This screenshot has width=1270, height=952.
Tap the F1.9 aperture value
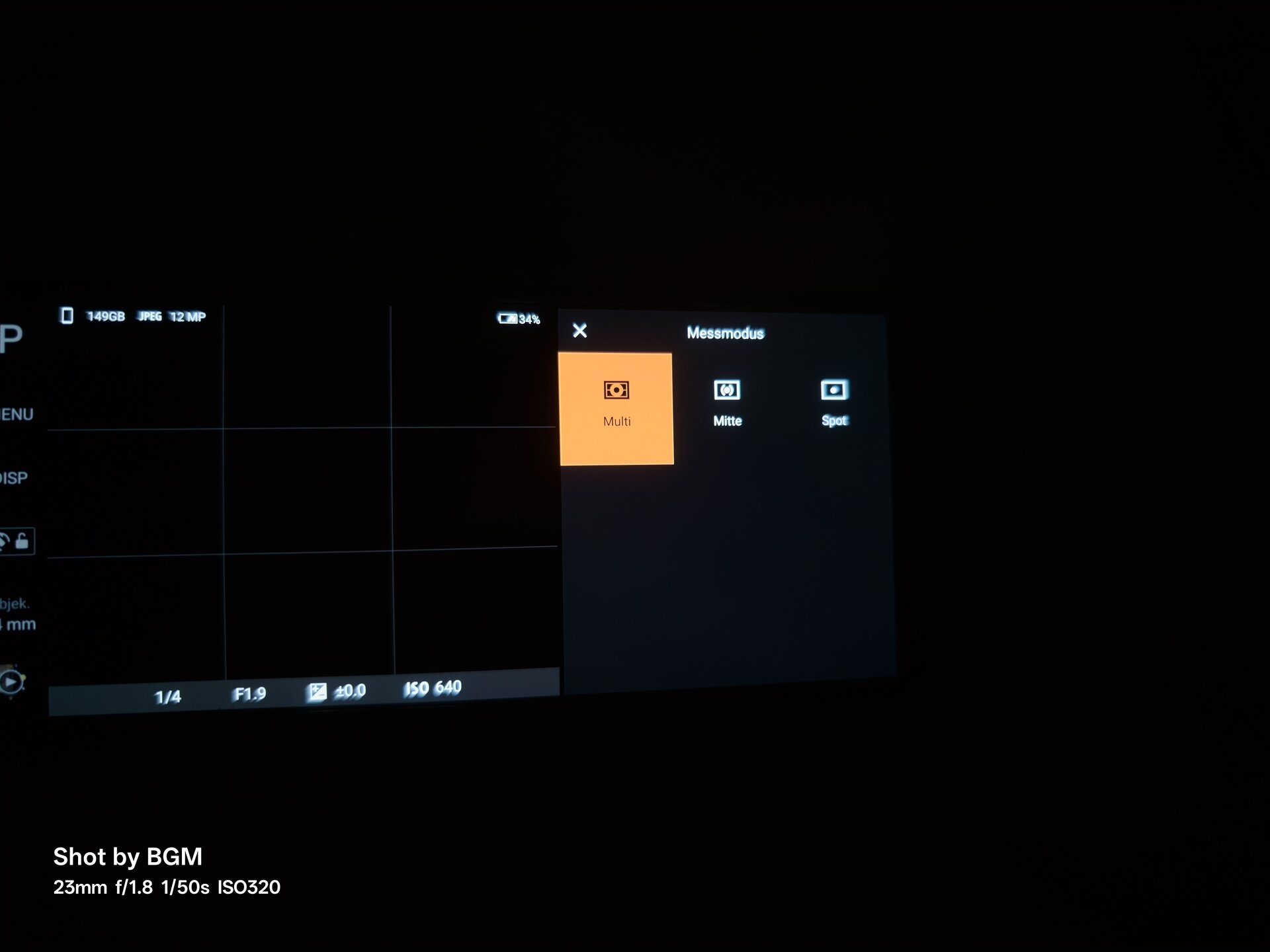(249, 694)
